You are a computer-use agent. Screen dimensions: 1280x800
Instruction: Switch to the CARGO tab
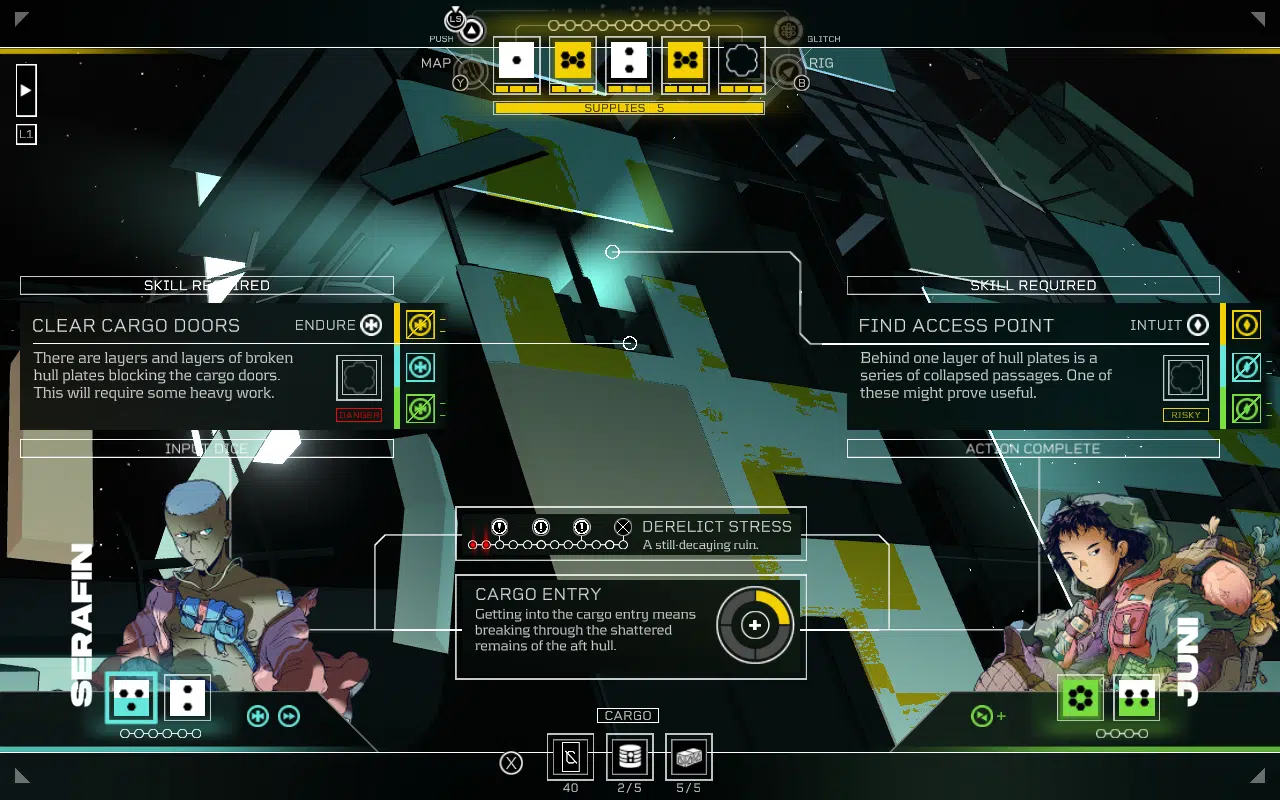[628, 715]
